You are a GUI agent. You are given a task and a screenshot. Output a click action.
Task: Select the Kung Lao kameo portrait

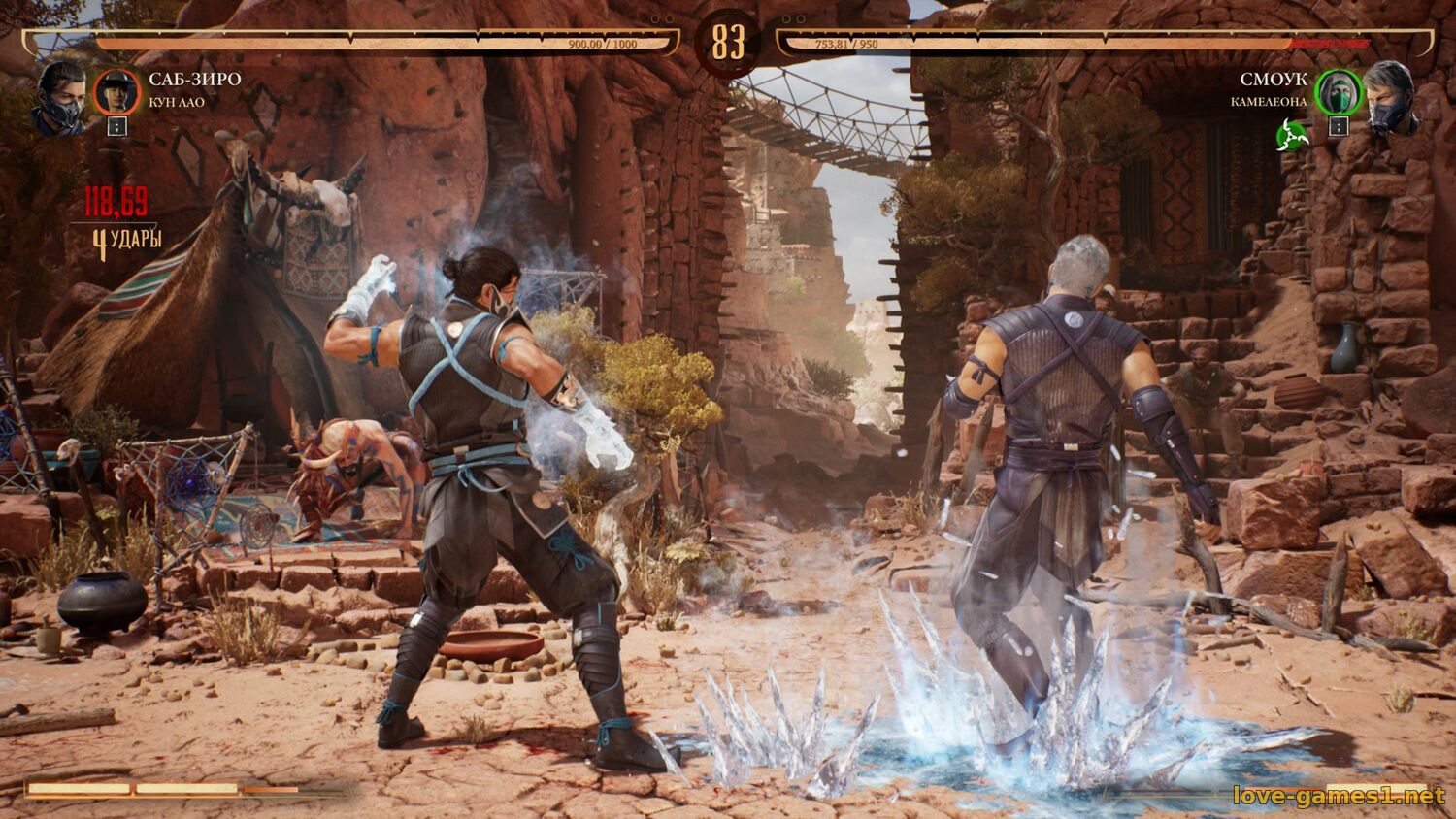[116, 92]
